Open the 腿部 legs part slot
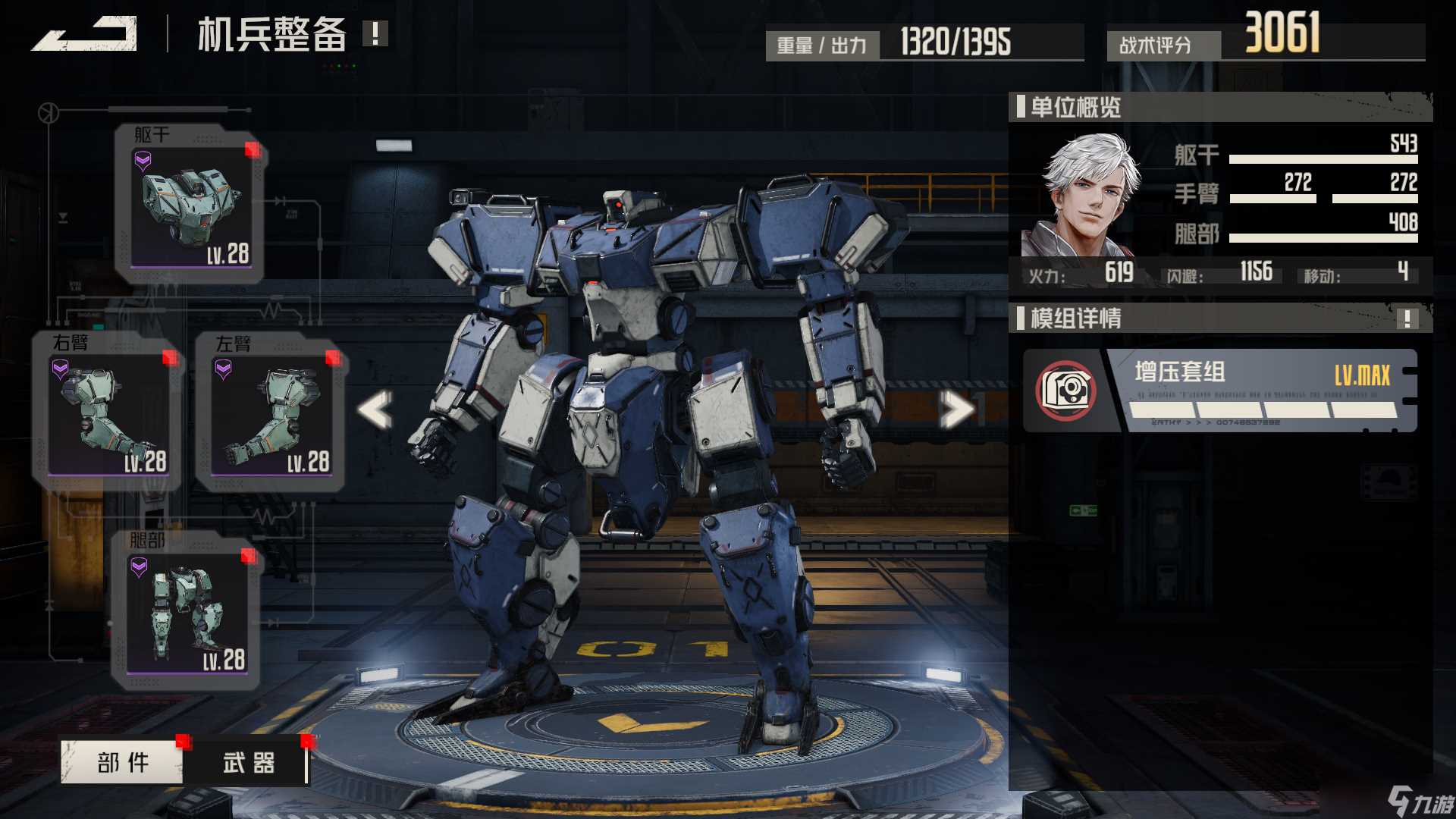 (187, 610)
